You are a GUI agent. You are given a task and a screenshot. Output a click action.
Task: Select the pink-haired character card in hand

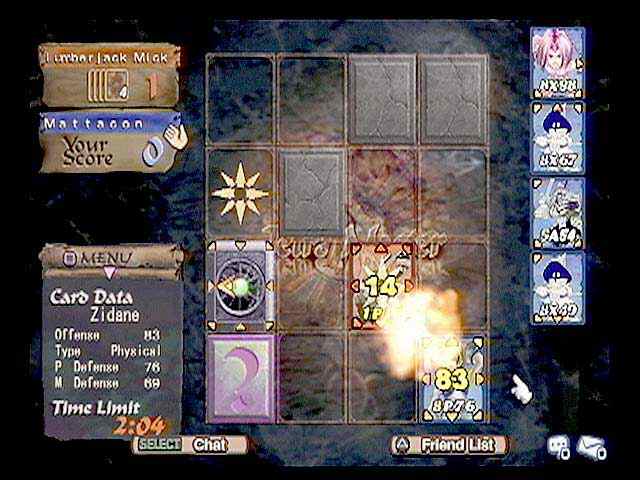(x=557, y=62)
